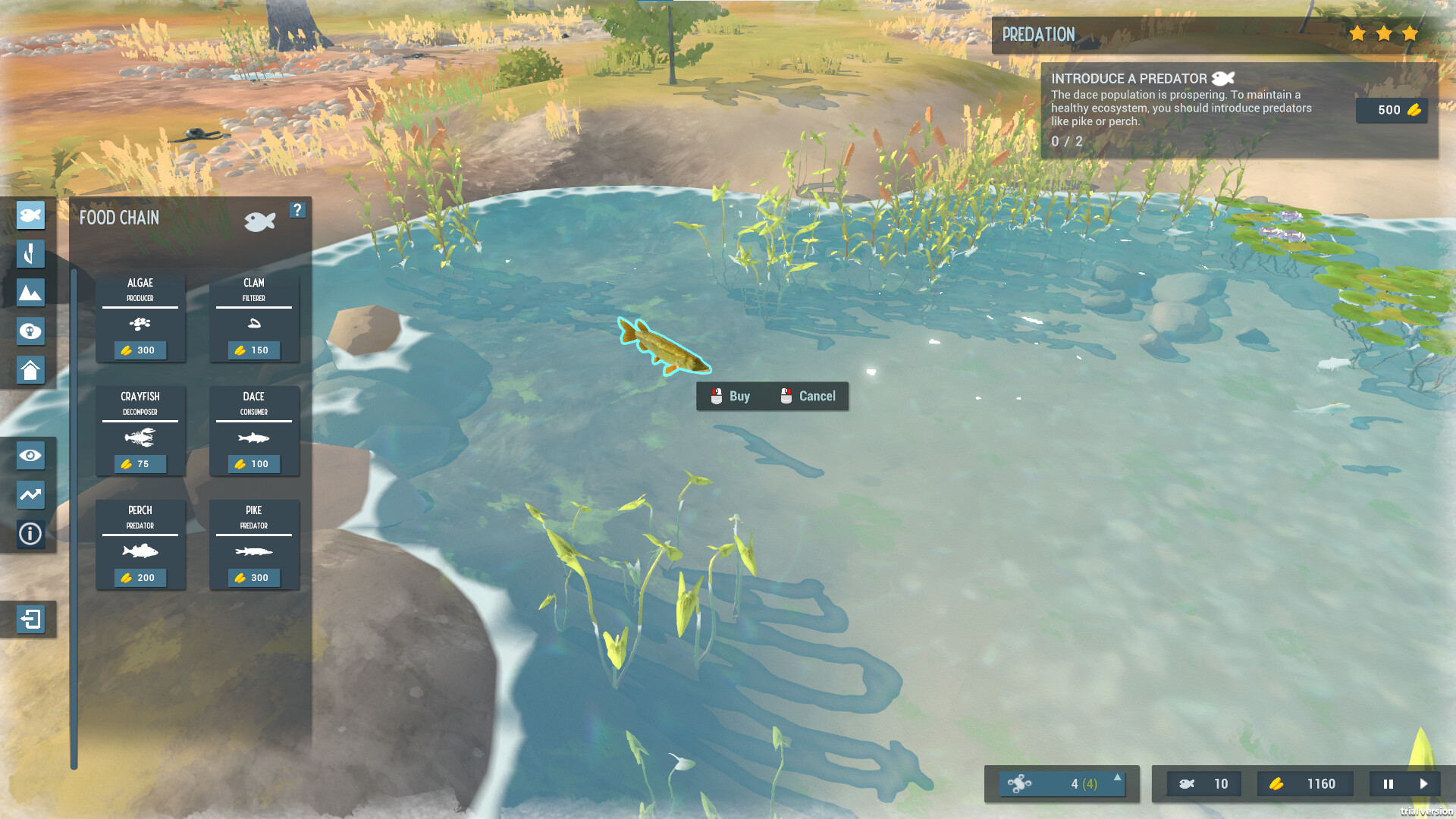Buy the selected fish placement
The height and width of the screenshot is (819, 1456).
[x=730, y=396]
